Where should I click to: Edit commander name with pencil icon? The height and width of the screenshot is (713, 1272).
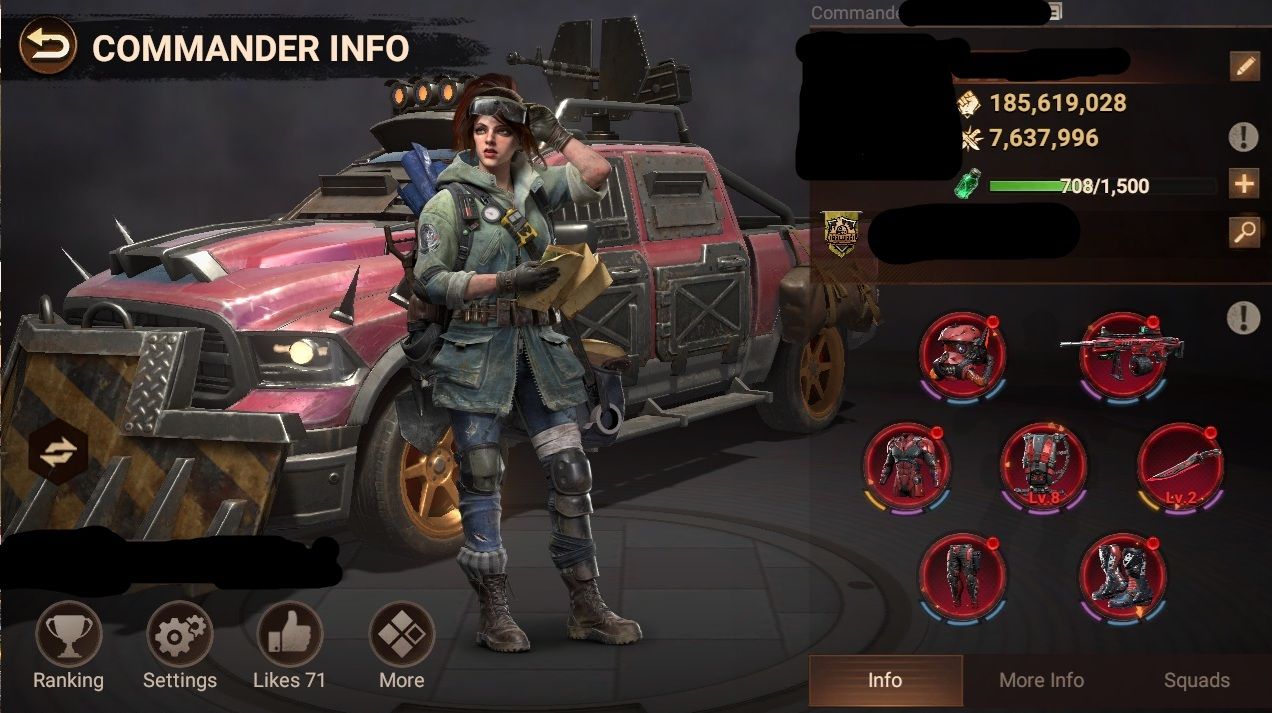(x=1244, y=67)
